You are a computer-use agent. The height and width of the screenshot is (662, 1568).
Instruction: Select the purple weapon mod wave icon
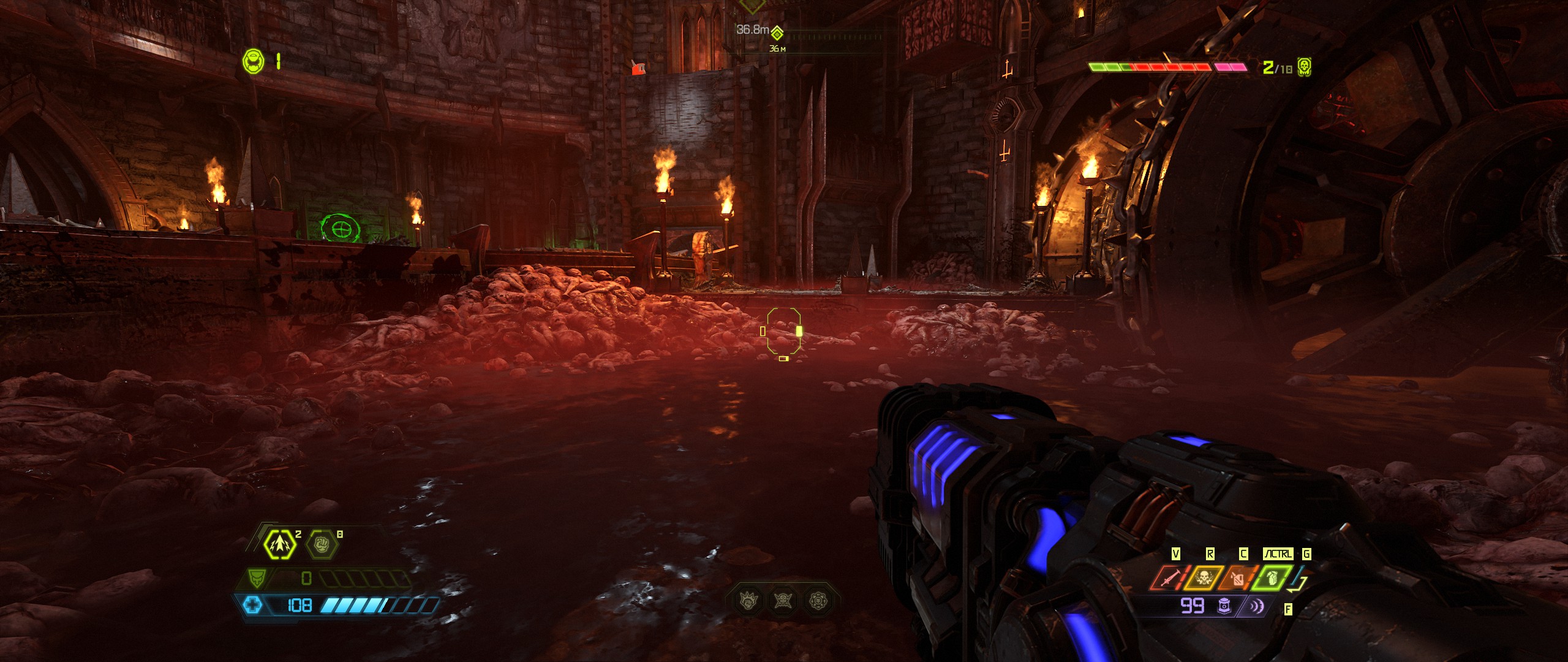coord(1256,606)
